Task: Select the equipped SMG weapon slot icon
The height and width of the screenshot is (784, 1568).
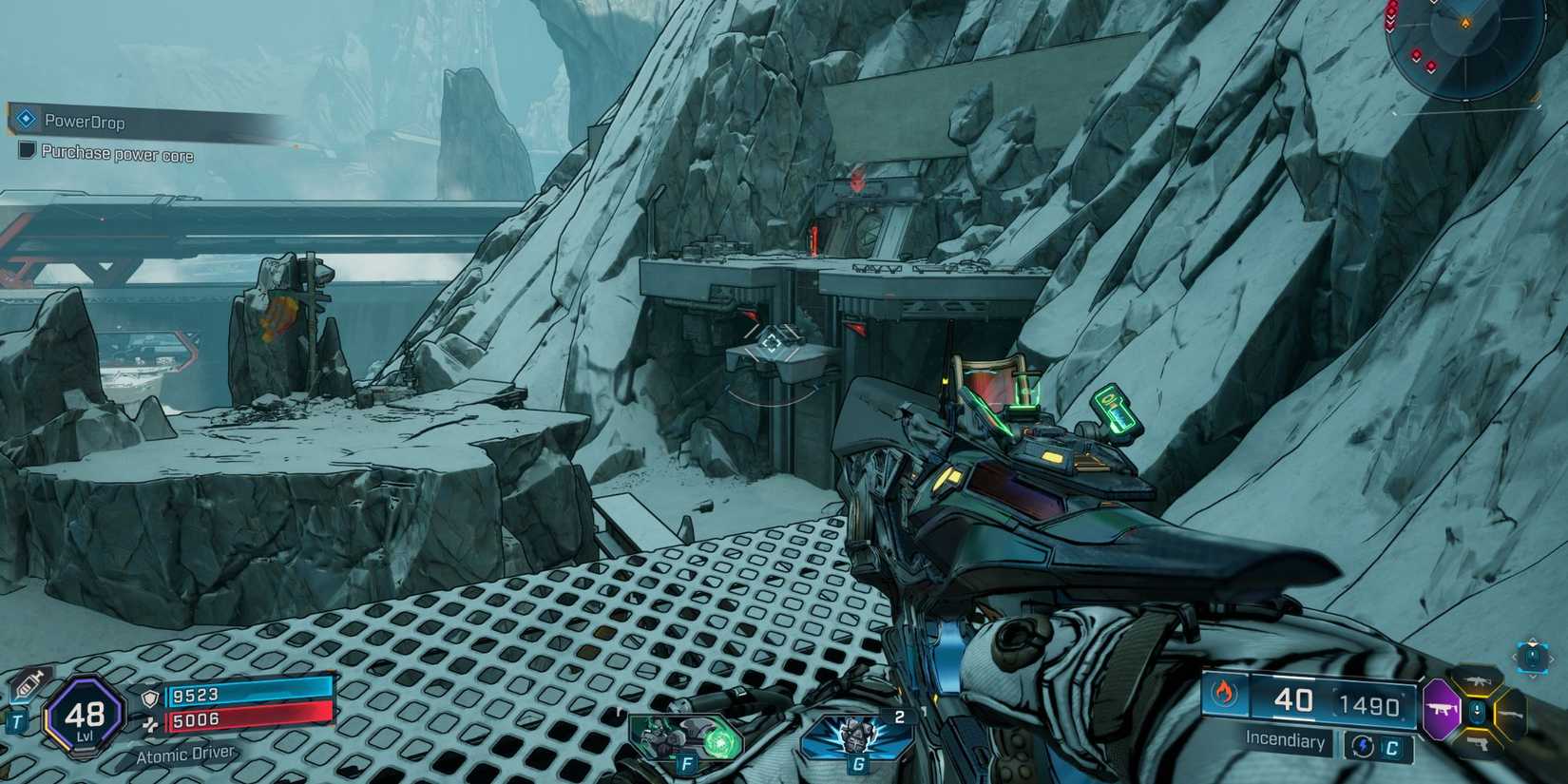Action: [x=1443, y=709]
